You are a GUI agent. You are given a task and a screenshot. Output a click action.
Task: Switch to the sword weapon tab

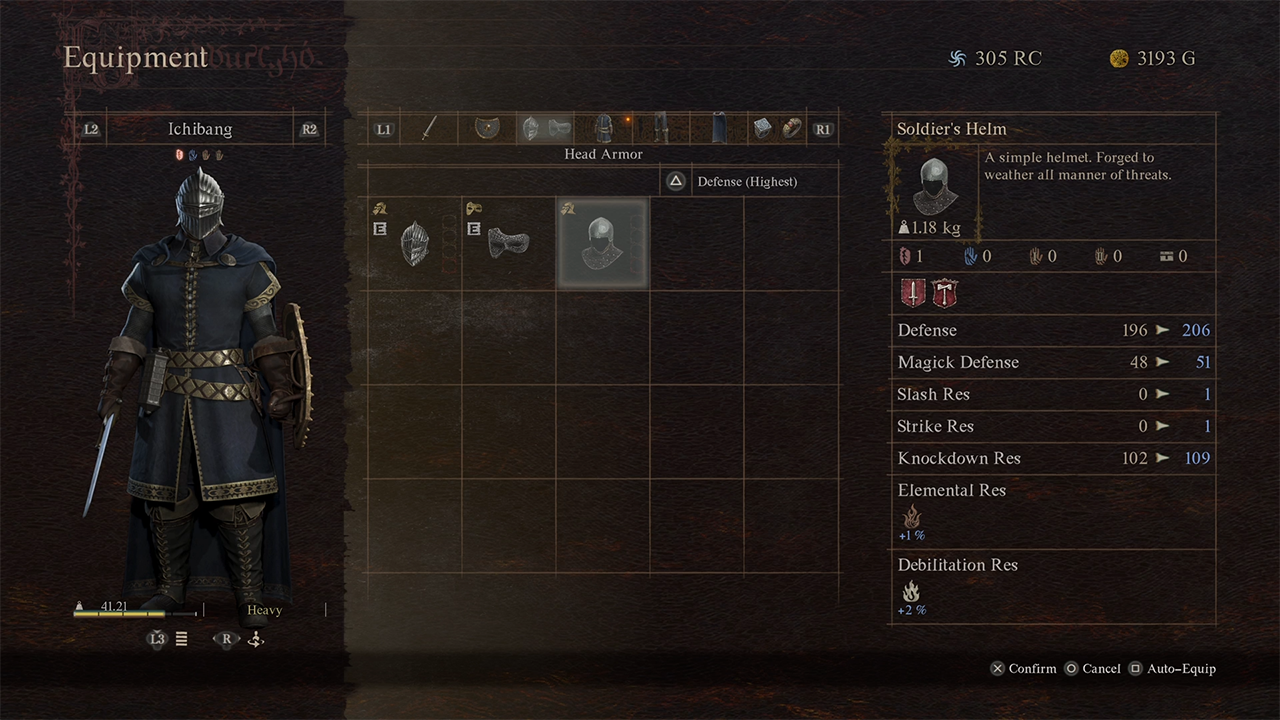pos(429,129)
